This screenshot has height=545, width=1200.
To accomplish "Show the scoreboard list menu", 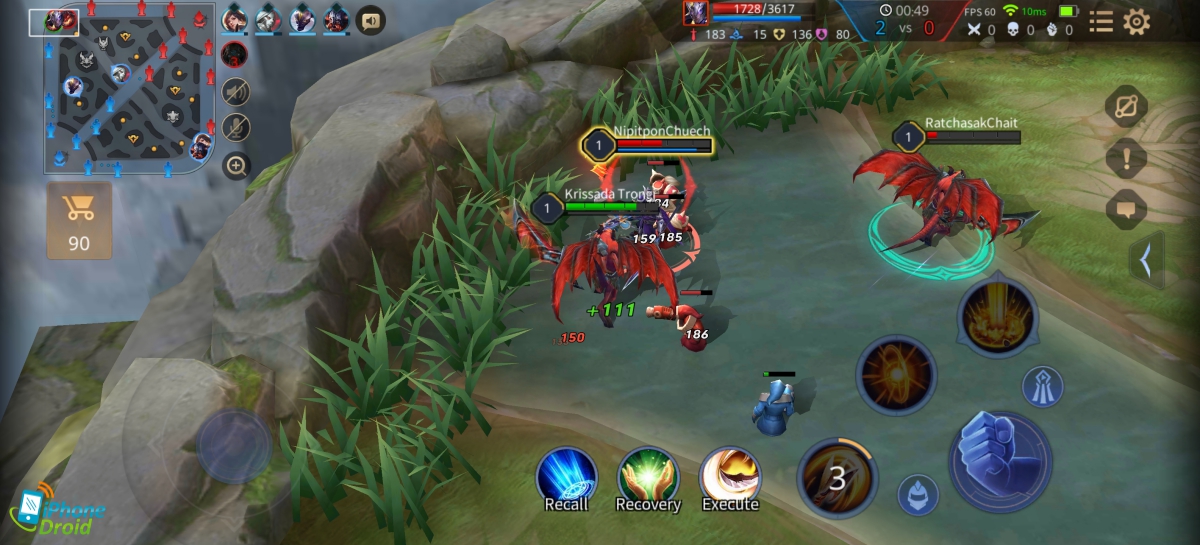I will click(x=1101, y=22).
